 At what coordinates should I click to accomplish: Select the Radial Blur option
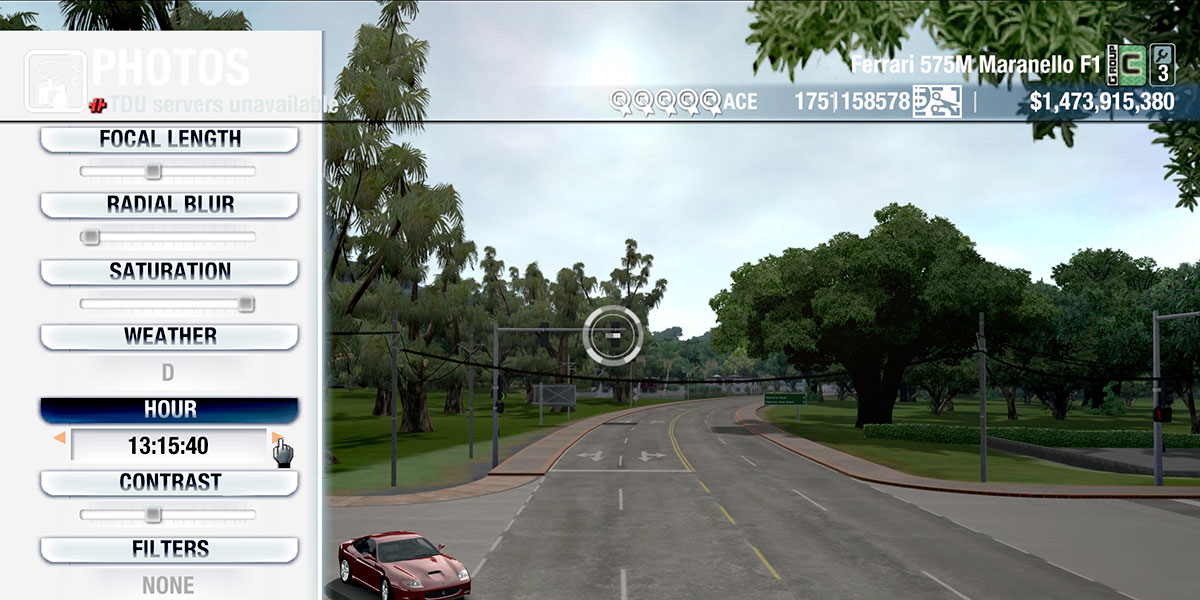(169, 204)
